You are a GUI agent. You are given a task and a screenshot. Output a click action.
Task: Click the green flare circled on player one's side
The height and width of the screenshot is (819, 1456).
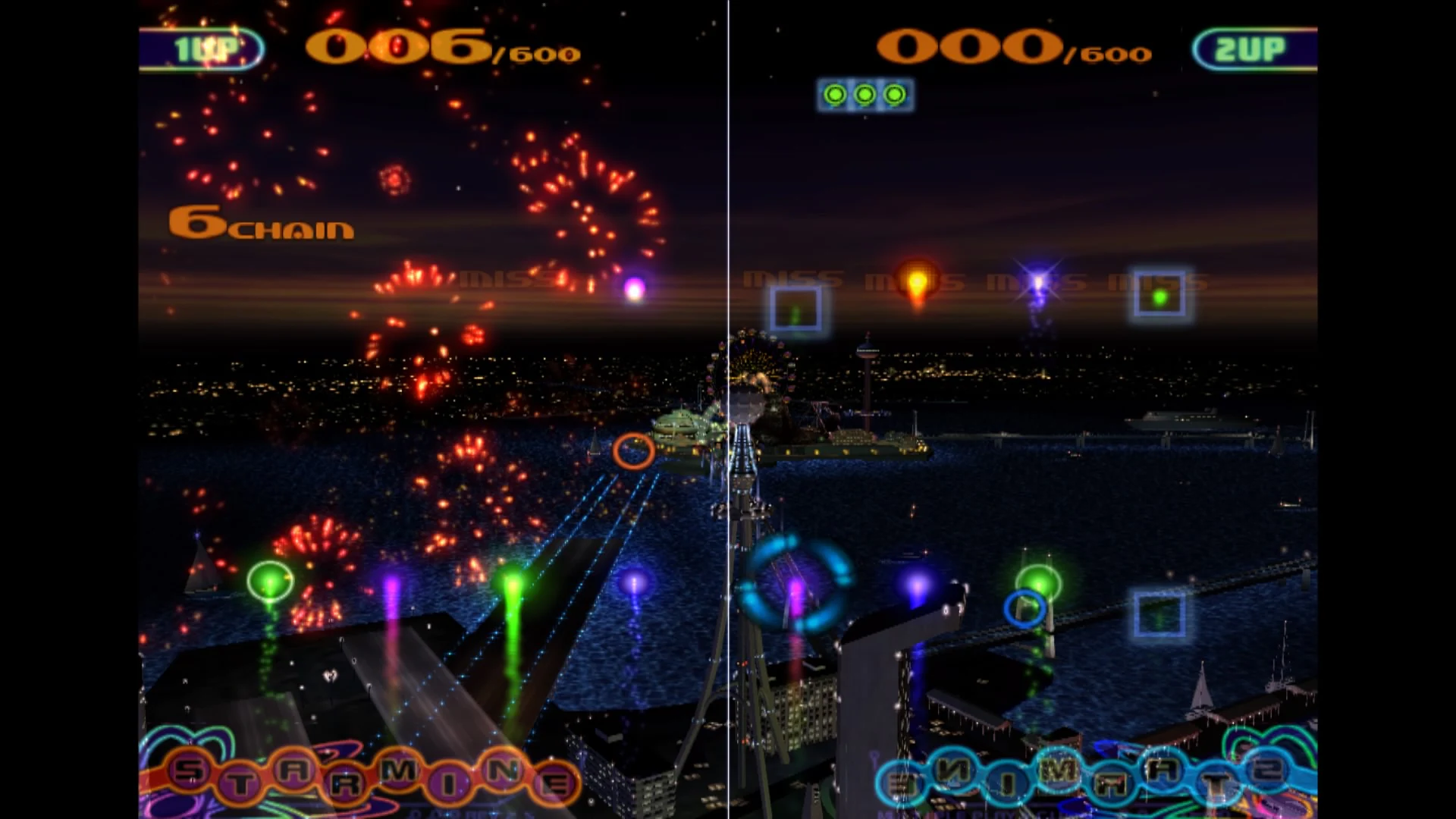point(270,579)
